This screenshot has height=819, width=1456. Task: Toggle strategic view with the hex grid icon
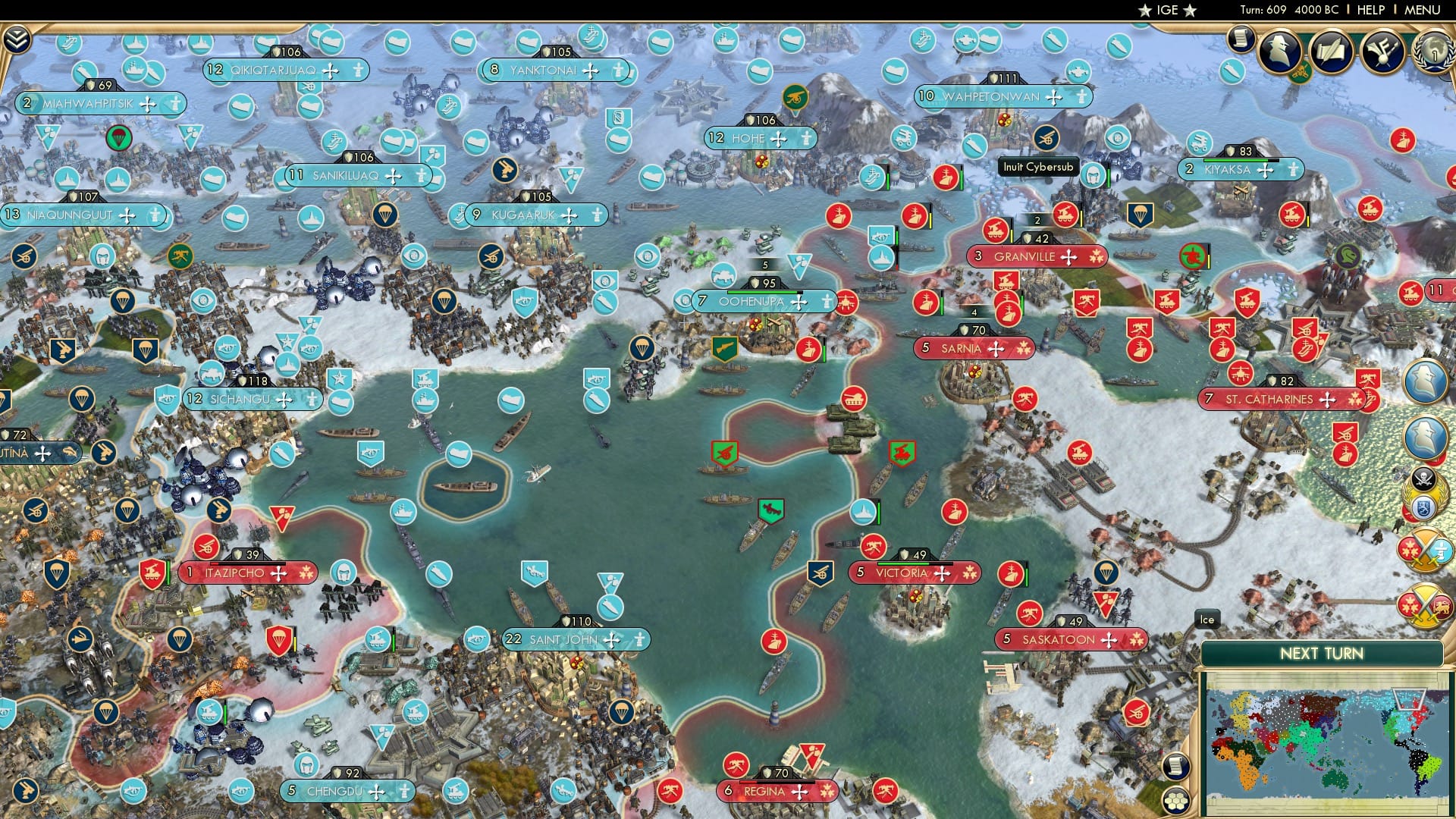(x=1176, y=801)
